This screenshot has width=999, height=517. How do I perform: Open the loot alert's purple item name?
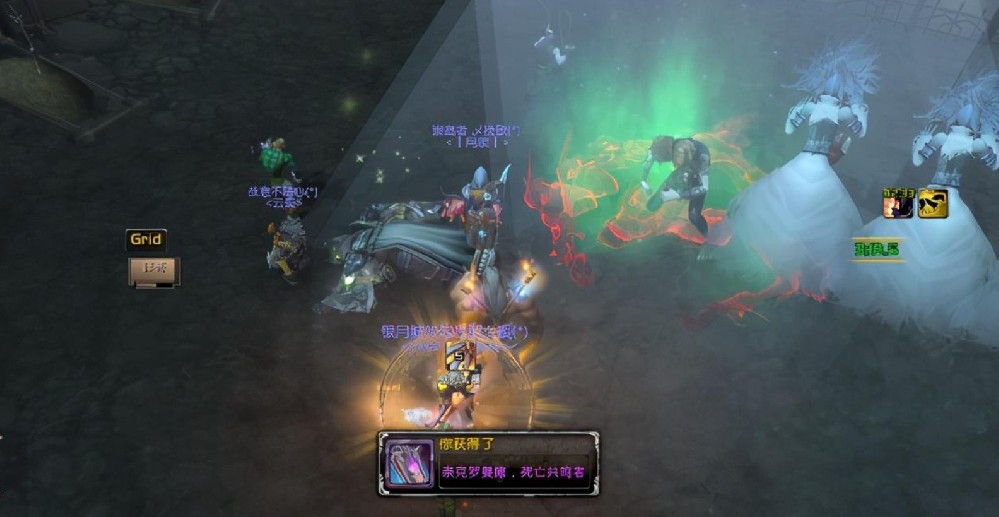(513, 472)
